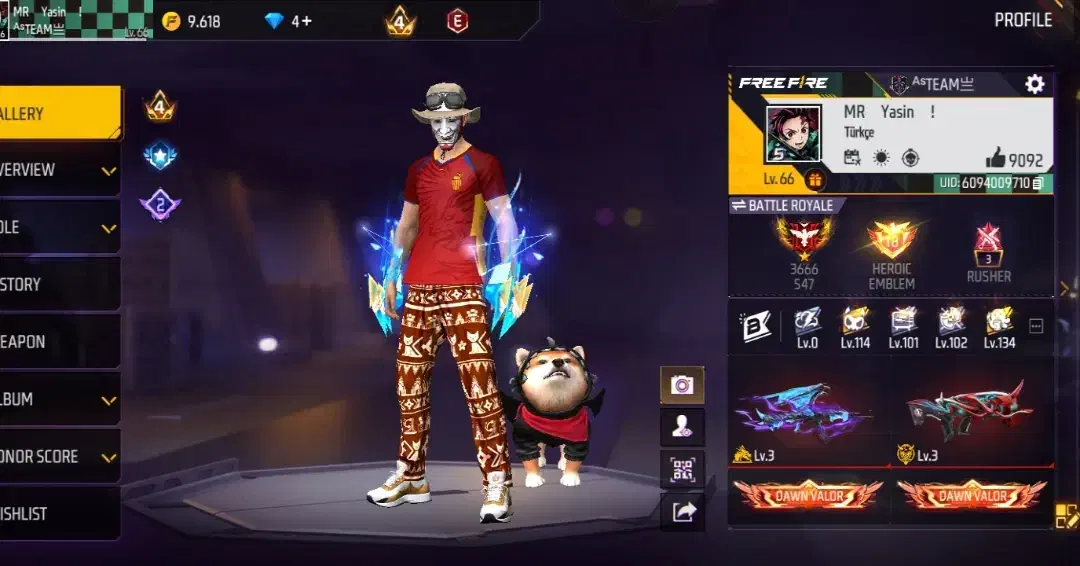The width and height of the screenshot is (1080, 566).
Task: Open profile settings gear
Action: (x=1035, y=84)
